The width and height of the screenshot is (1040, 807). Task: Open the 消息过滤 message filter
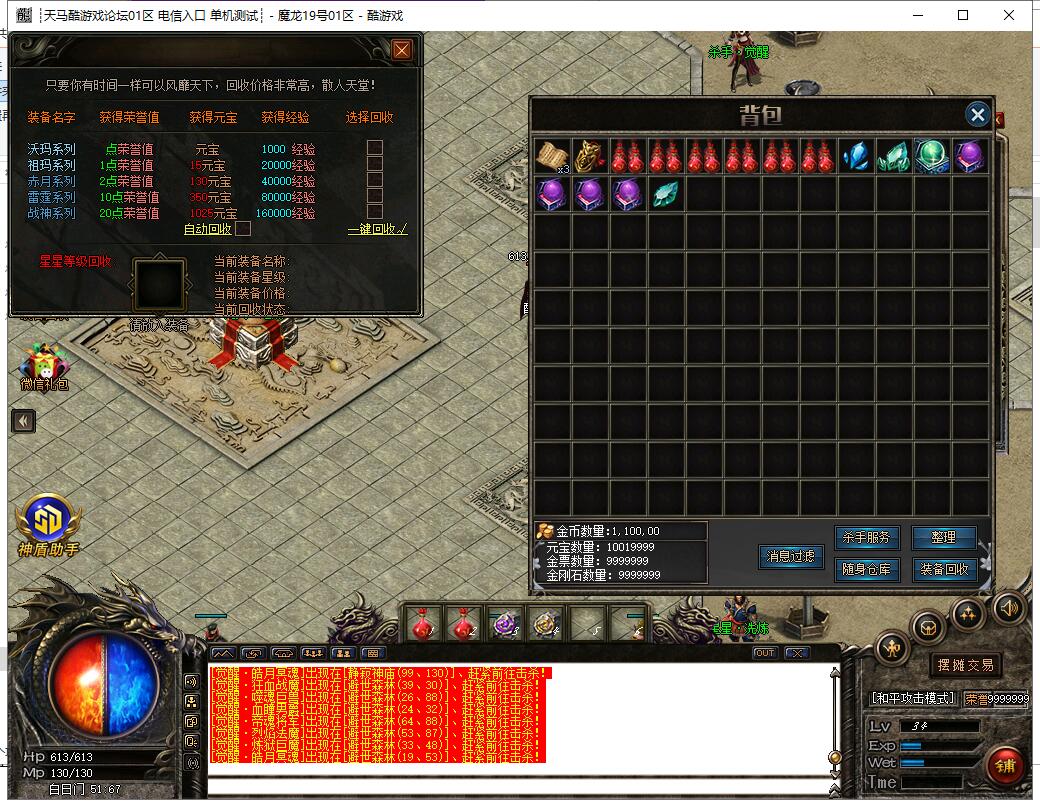pos(790,557)
